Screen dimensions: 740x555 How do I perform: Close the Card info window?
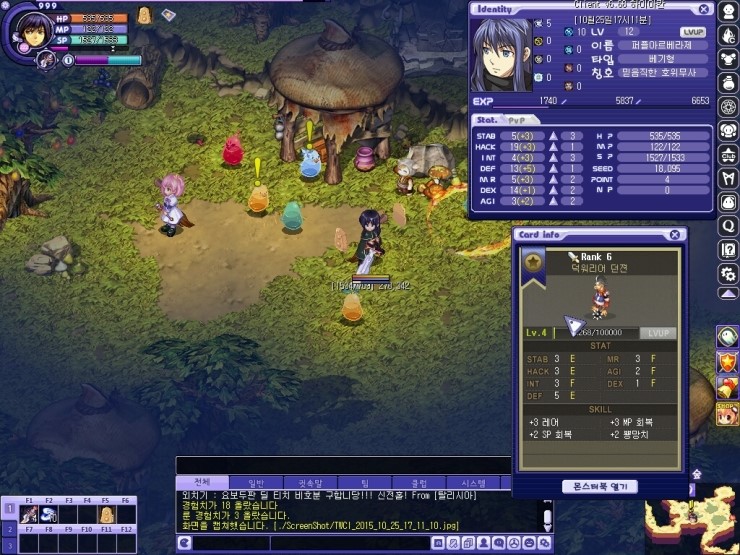(675, 234)
